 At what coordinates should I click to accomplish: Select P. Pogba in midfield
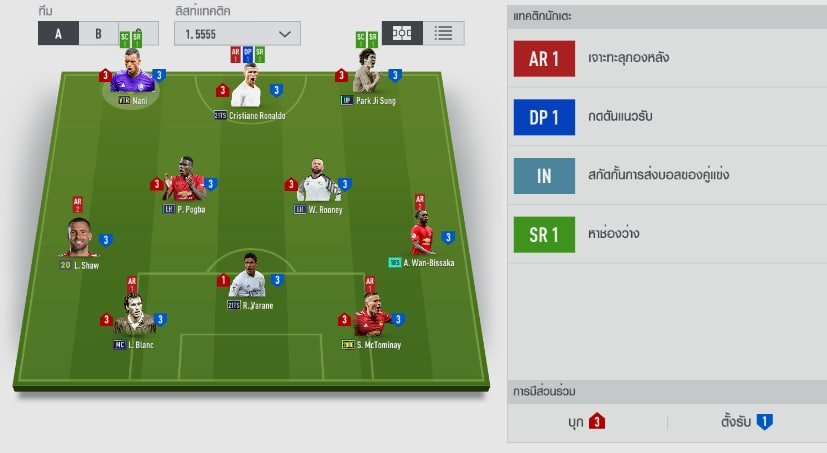[x=184, y=182]
